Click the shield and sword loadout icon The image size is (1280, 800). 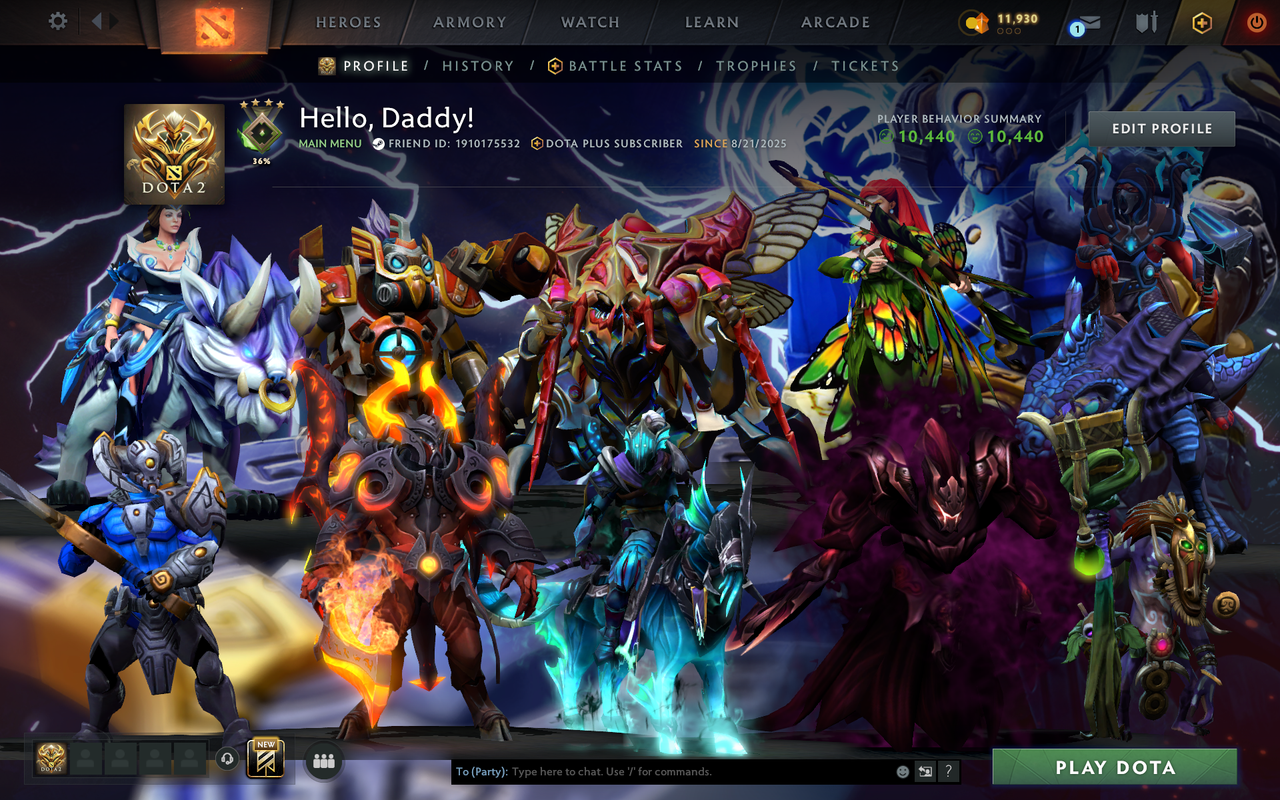pyautogui.click(x=1146, y=21)
